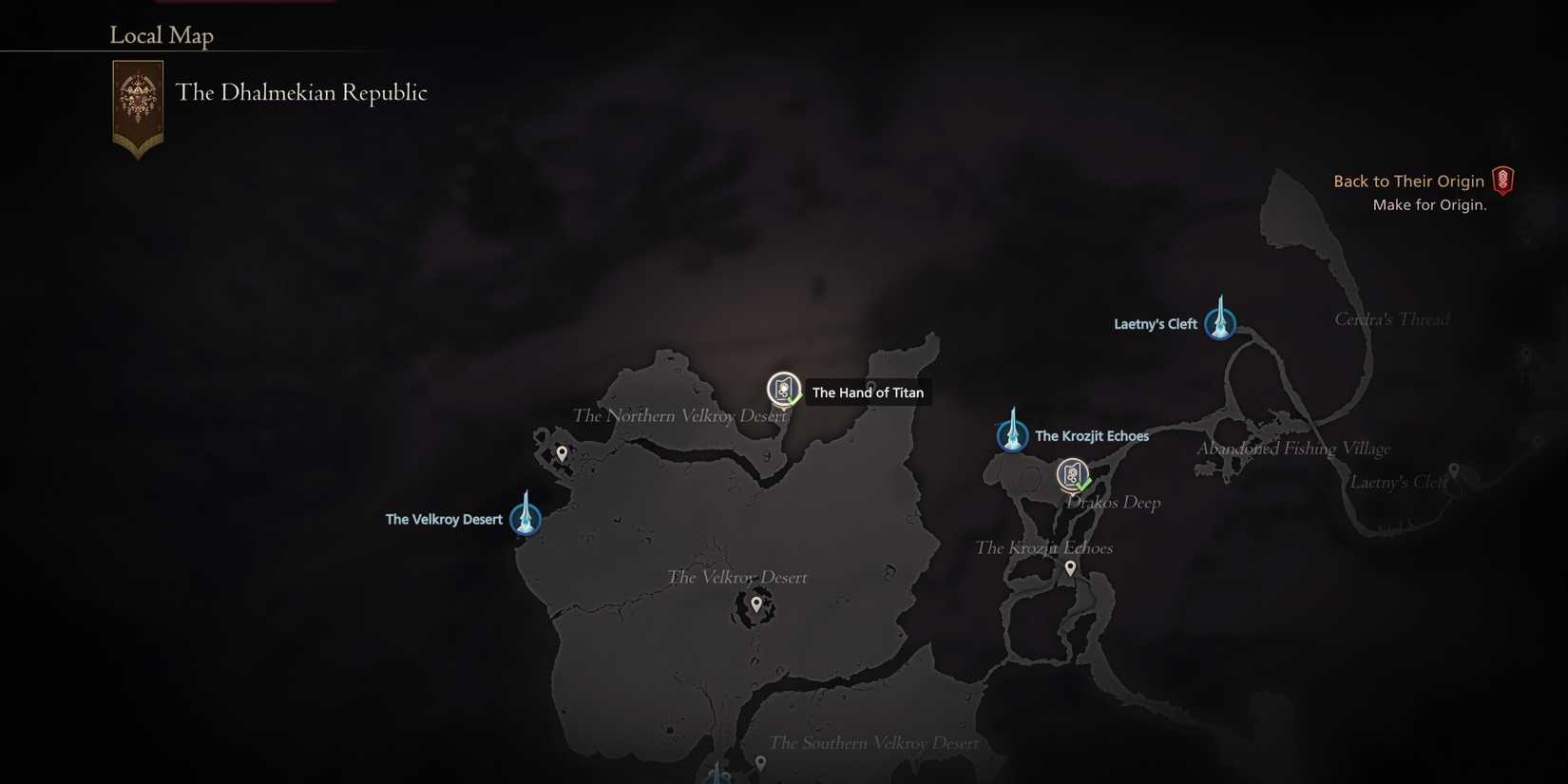Click the map pin in the Northern Velkroy Desert
Viewport: 1568px width, 784px height.
(x=562, y=452)
